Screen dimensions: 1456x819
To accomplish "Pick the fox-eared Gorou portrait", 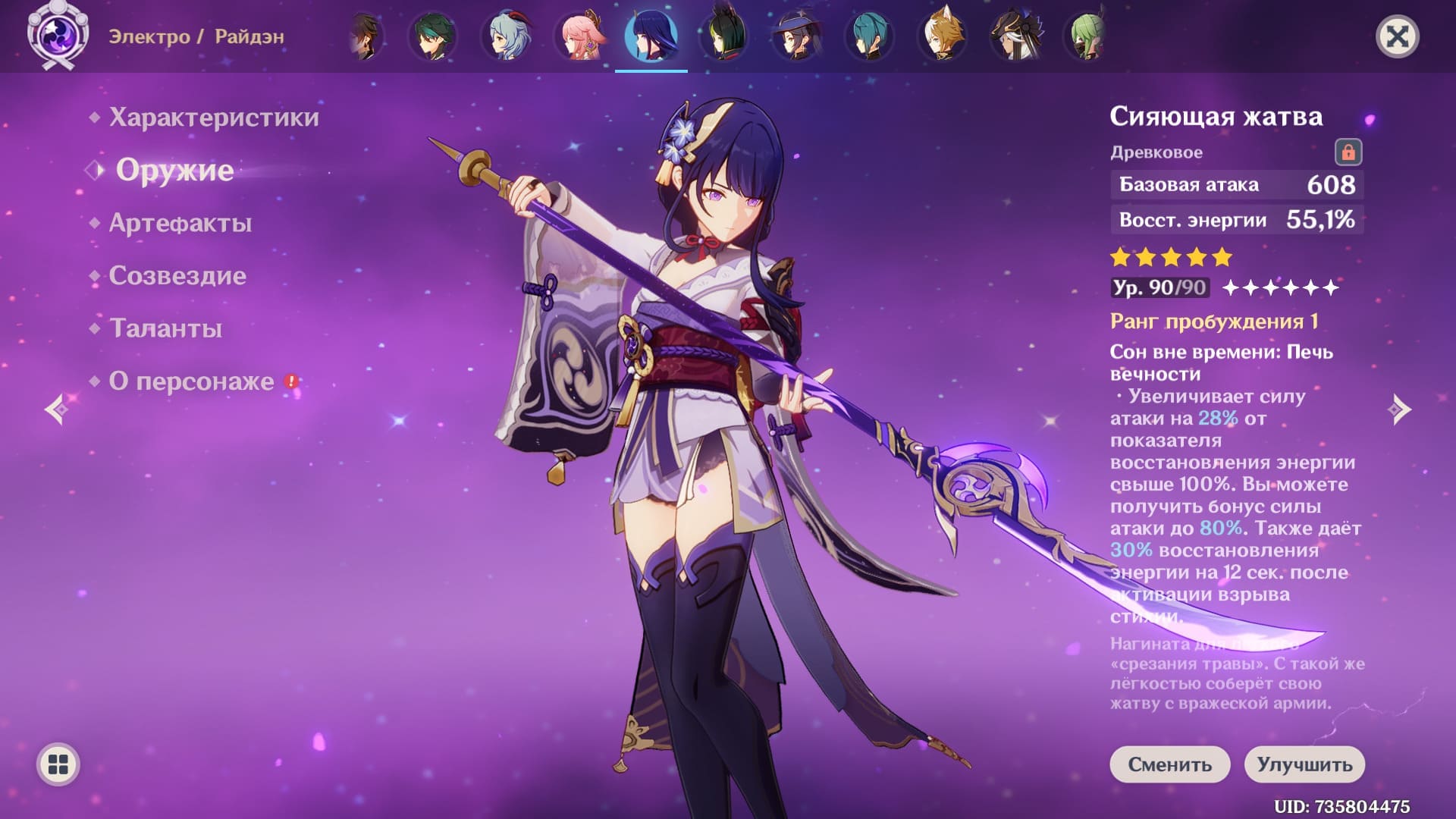I will pos(941,36).
